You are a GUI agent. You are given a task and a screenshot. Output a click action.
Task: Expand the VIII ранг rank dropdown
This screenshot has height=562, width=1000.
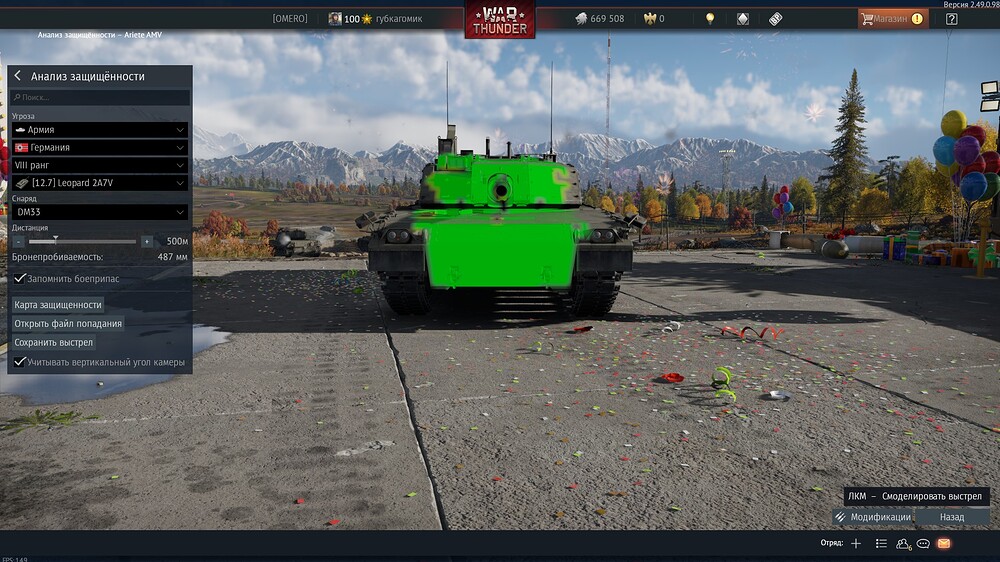tap(99, 165)
